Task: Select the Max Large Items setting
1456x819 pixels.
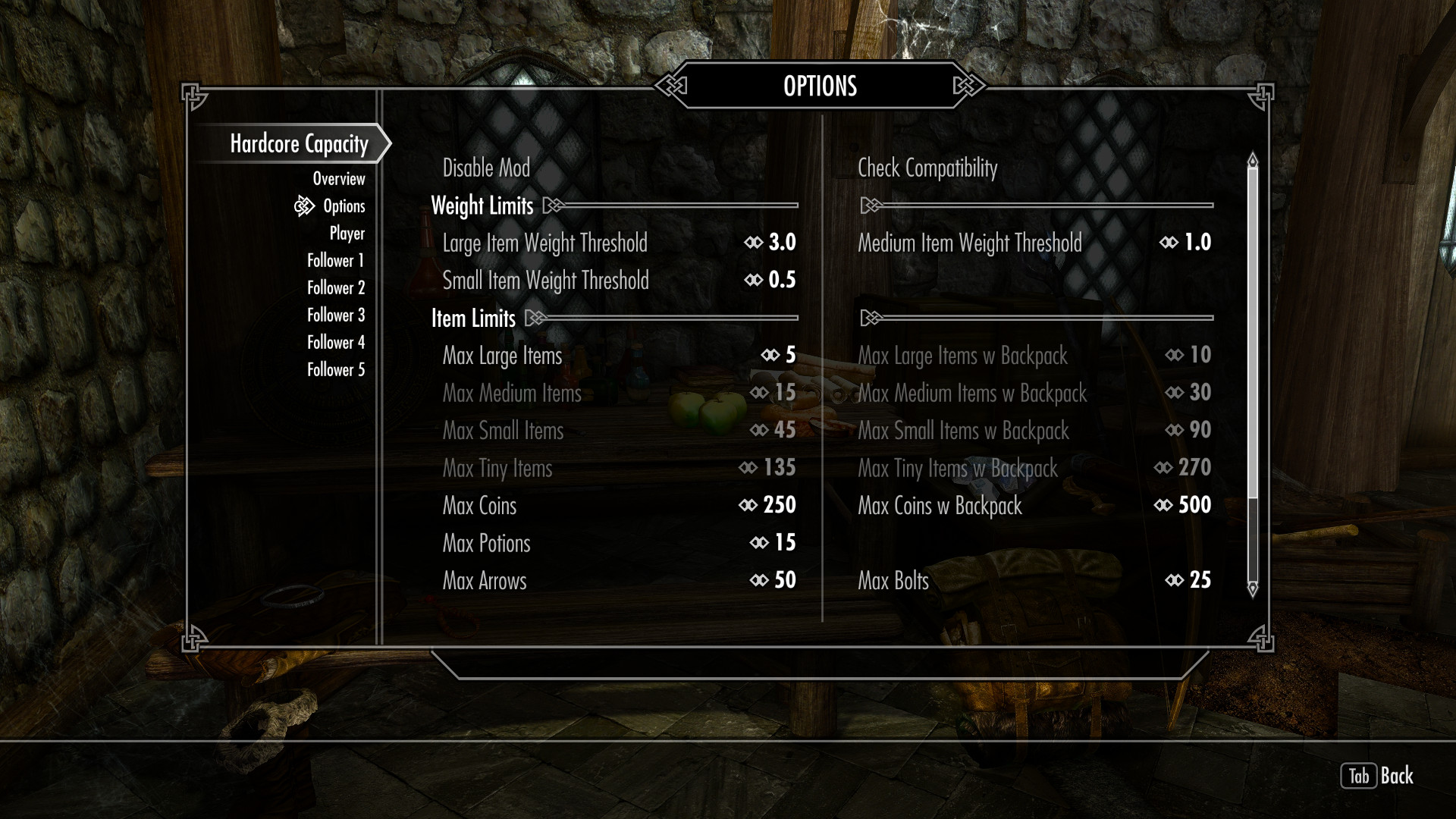Action: 619,356
